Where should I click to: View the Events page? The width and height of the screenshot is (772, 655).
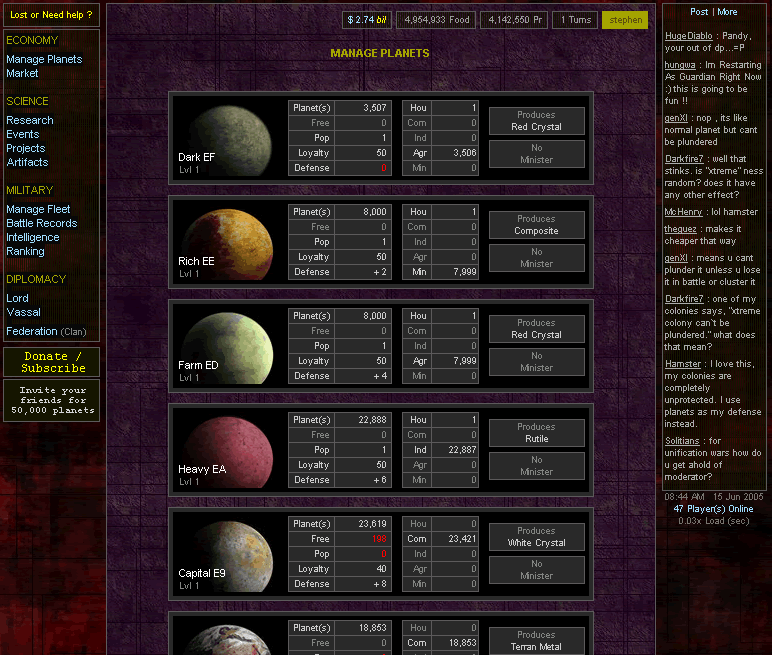[x=23, y=134]
